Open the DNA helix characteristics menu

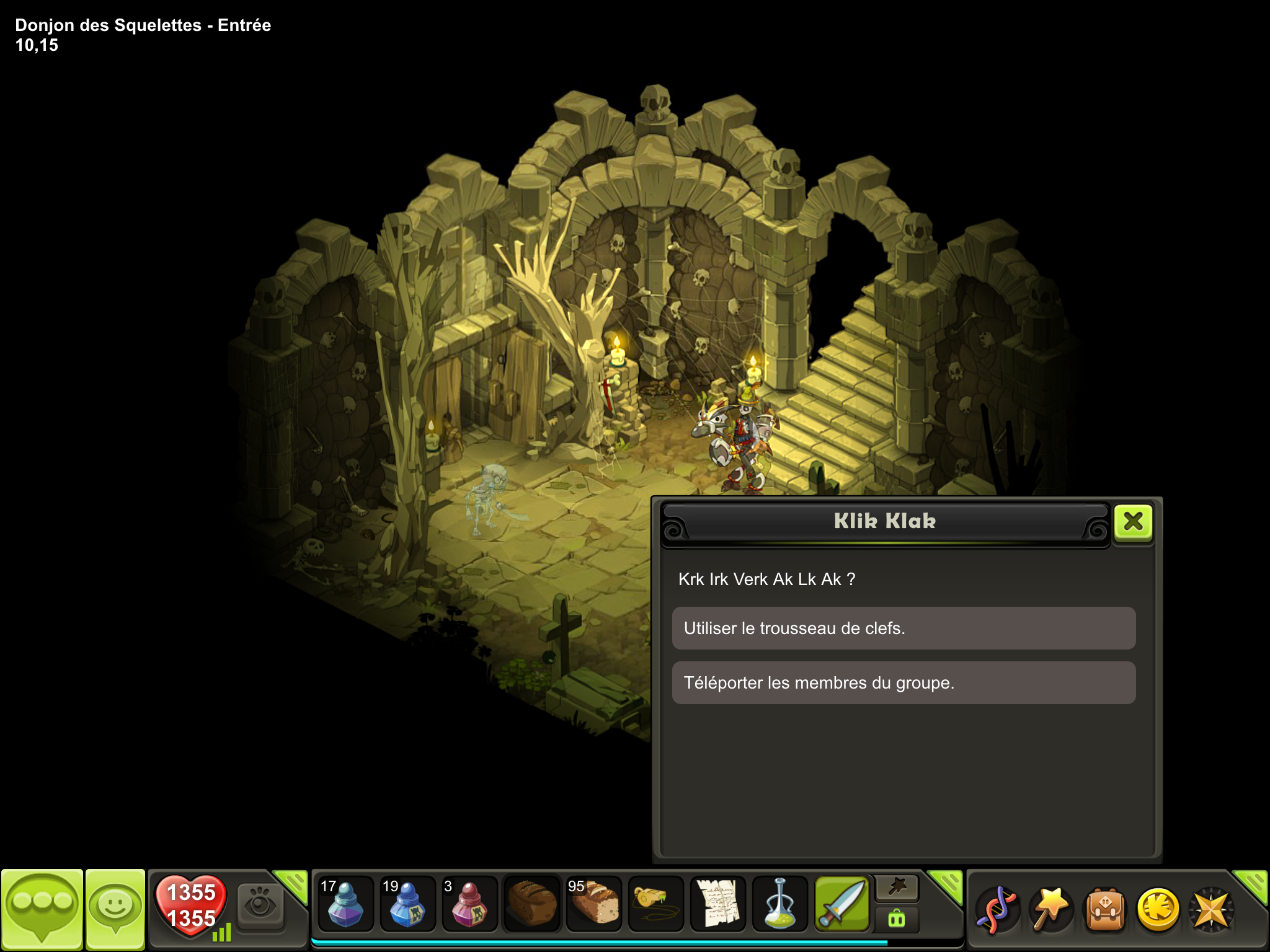[x=996, y=910]
